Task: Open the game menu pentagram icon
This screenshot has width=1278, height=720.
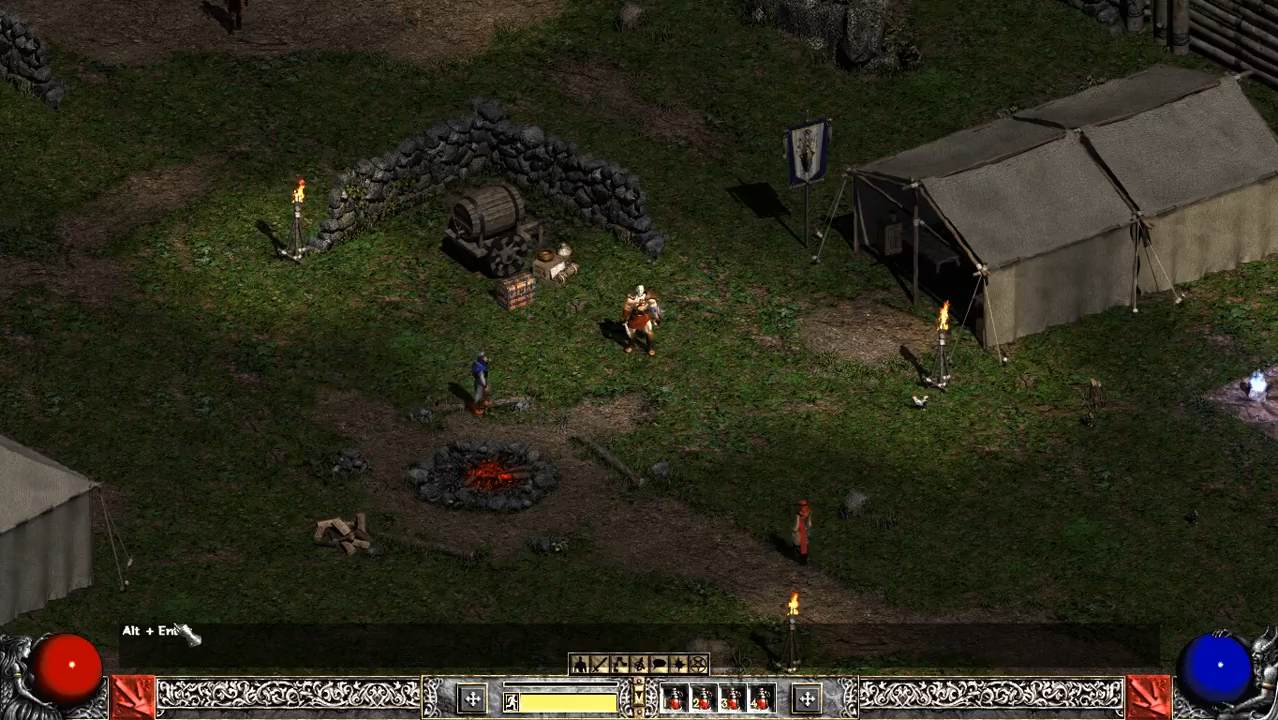Action: [x=698, y=664]
